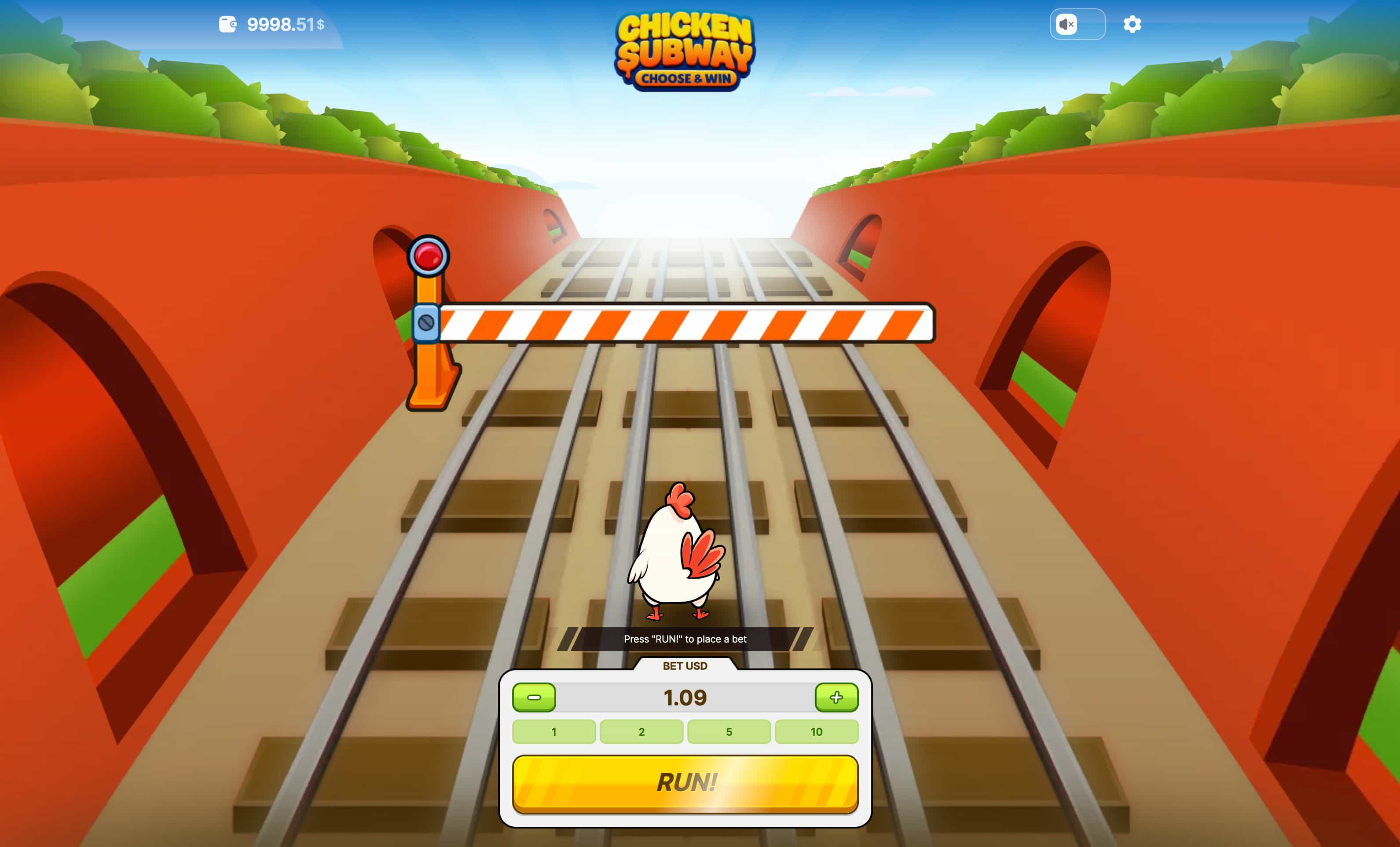Click the Press RUN! message banner
1400x847 pixels.
click(x=685, y=639)
